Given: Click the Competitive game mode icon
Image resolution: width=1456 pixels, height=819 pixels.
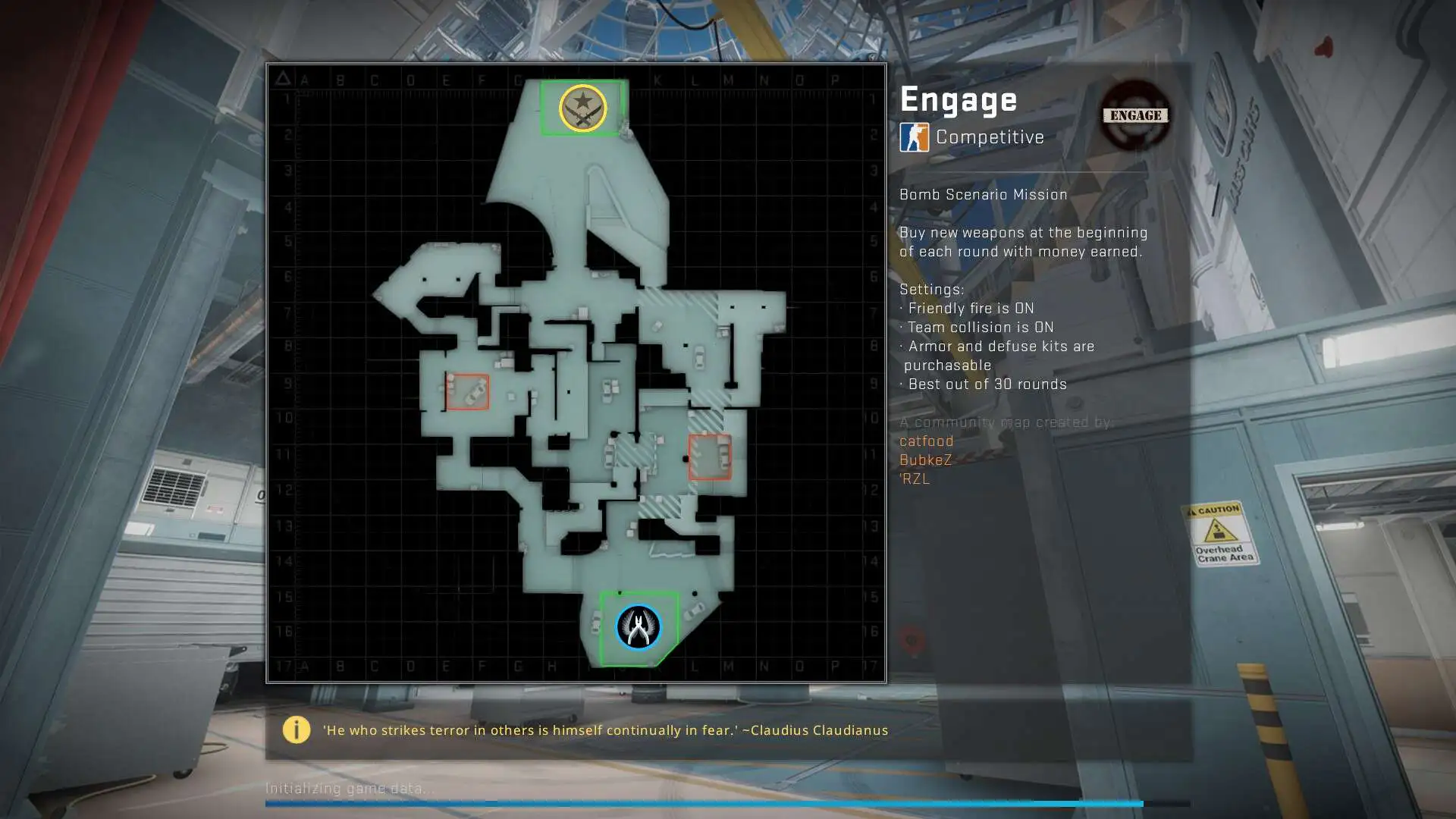Looking at the screenshot, I should pyautogui.click(x=914, y=137).
